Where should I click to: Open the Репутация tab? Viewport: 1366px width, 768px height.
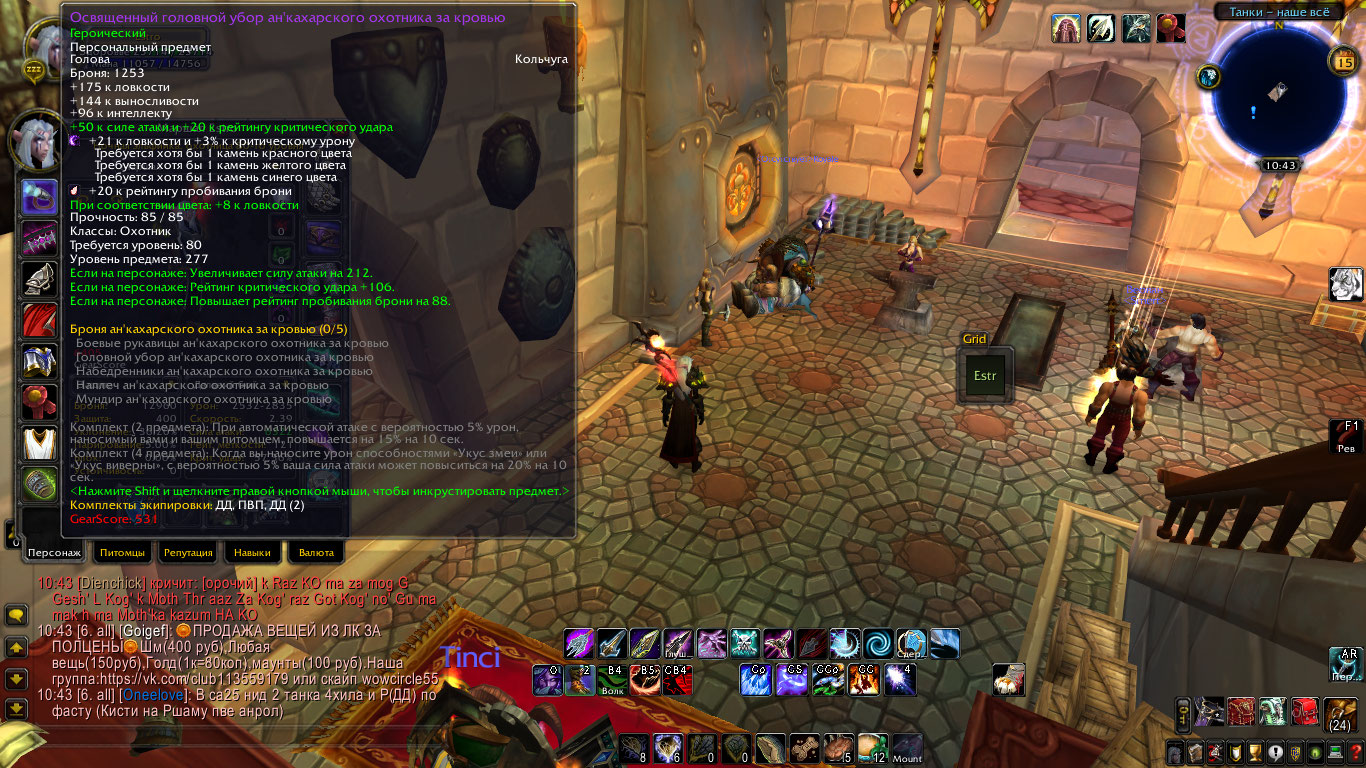188,552
